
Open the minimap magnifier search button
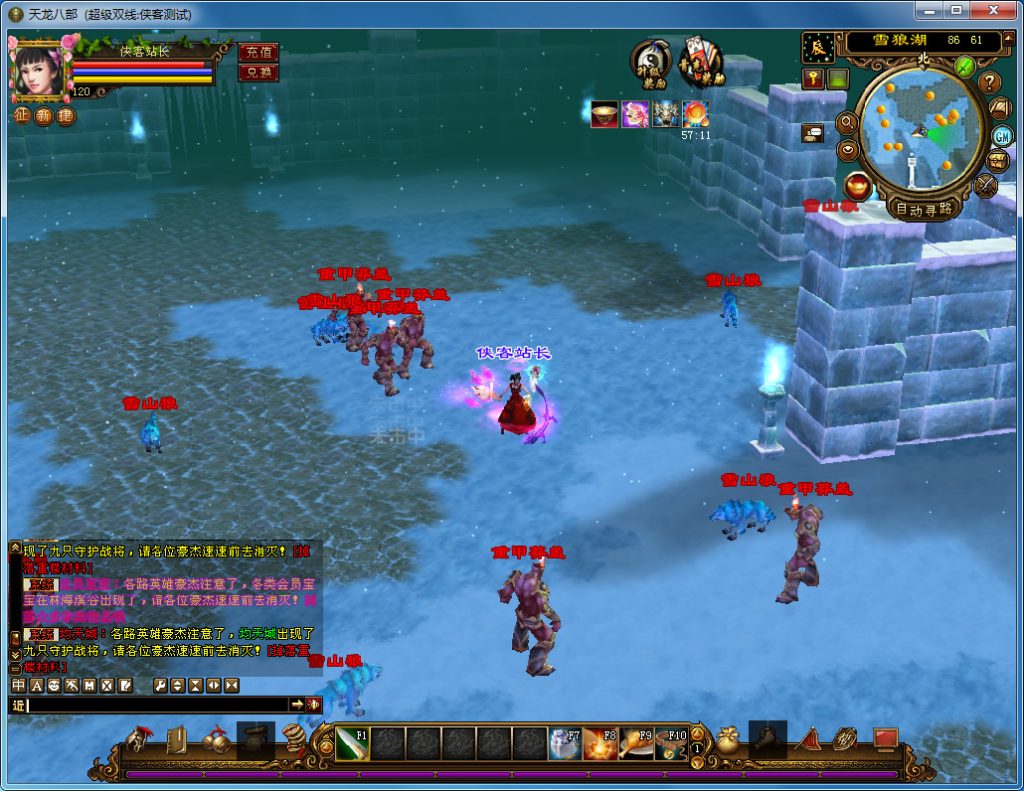847,122
